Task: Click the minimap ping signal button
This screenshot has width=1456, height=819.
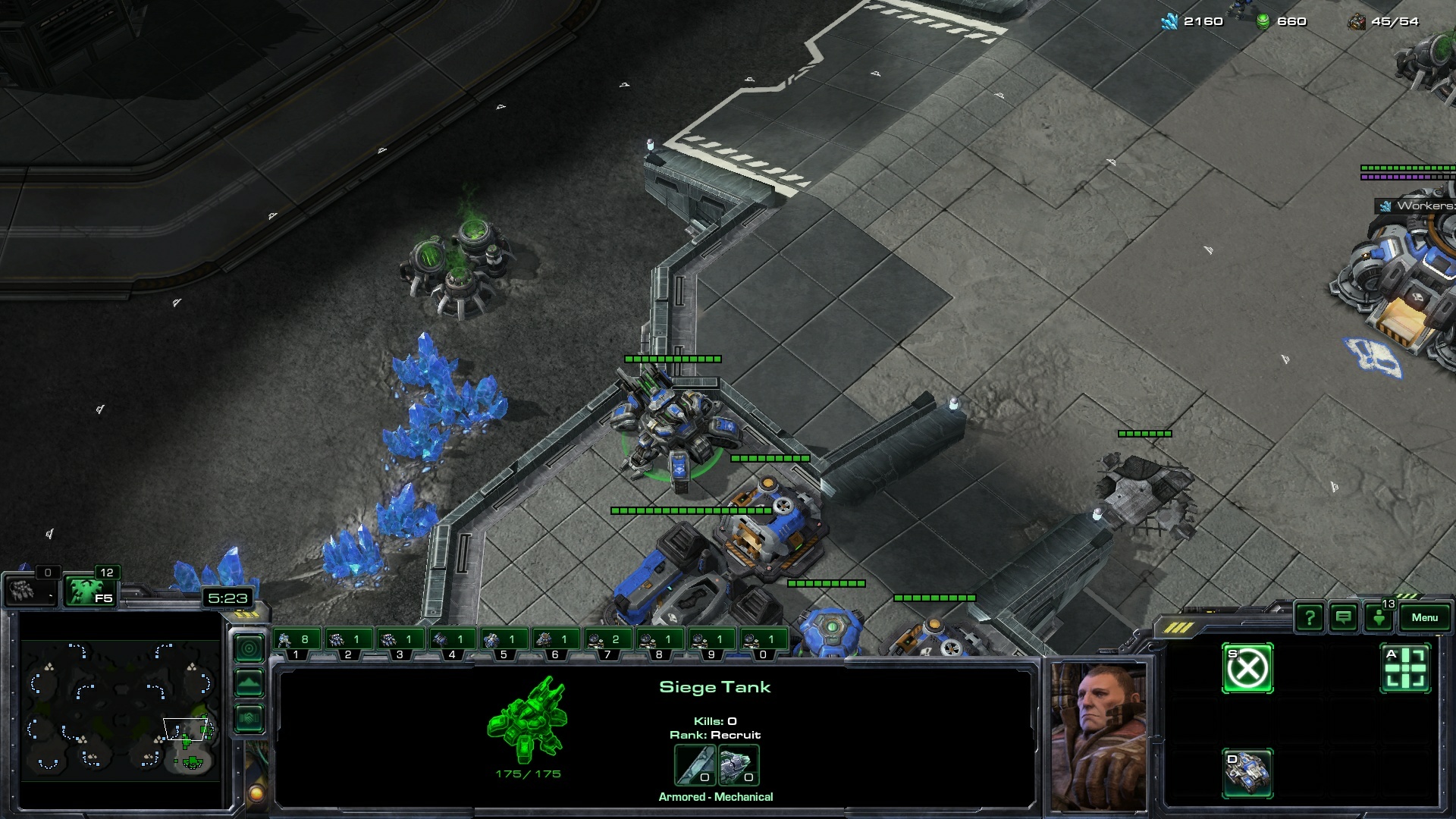Action: pos(249,648)
